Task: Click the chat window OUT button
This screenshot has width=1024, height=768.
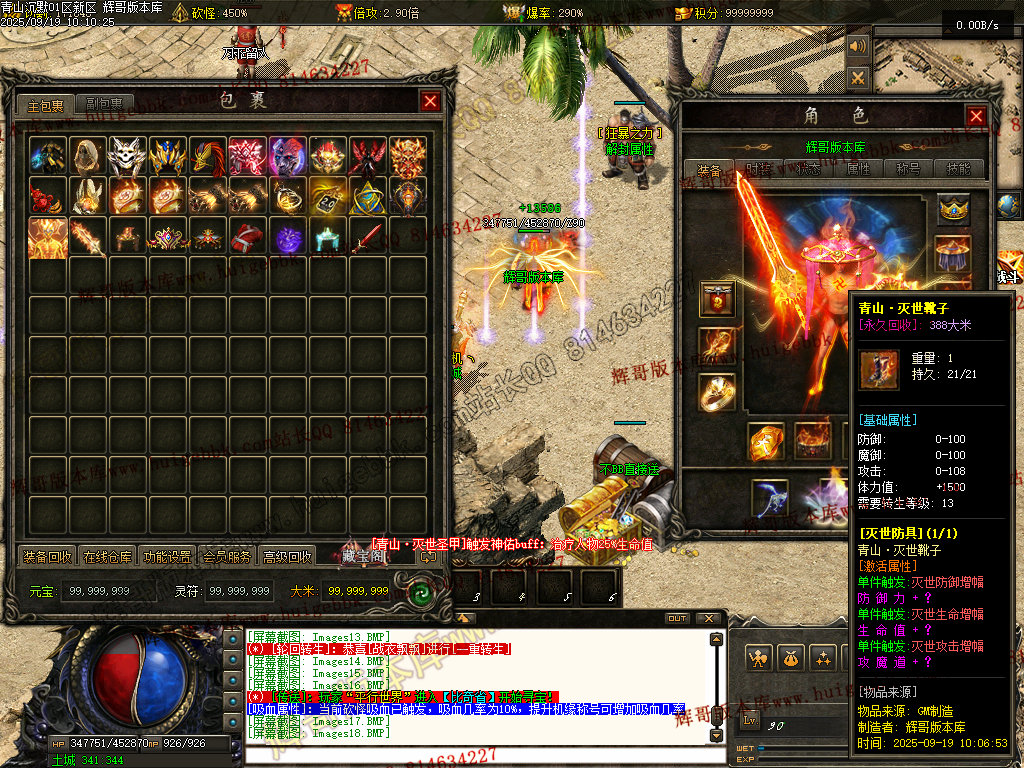Action: coord(677,618)
